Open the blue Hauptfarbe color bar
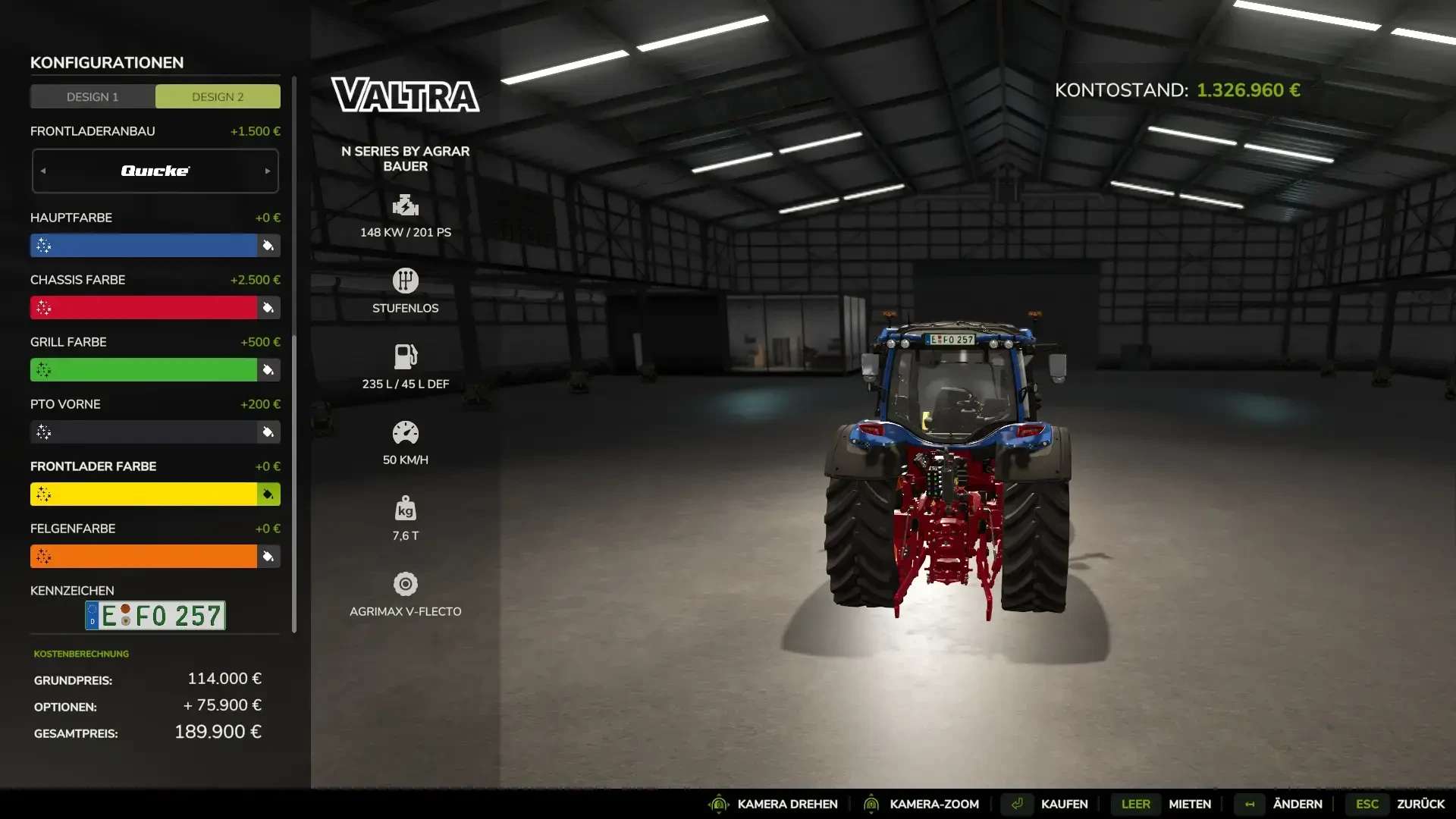 coord(144,246)
